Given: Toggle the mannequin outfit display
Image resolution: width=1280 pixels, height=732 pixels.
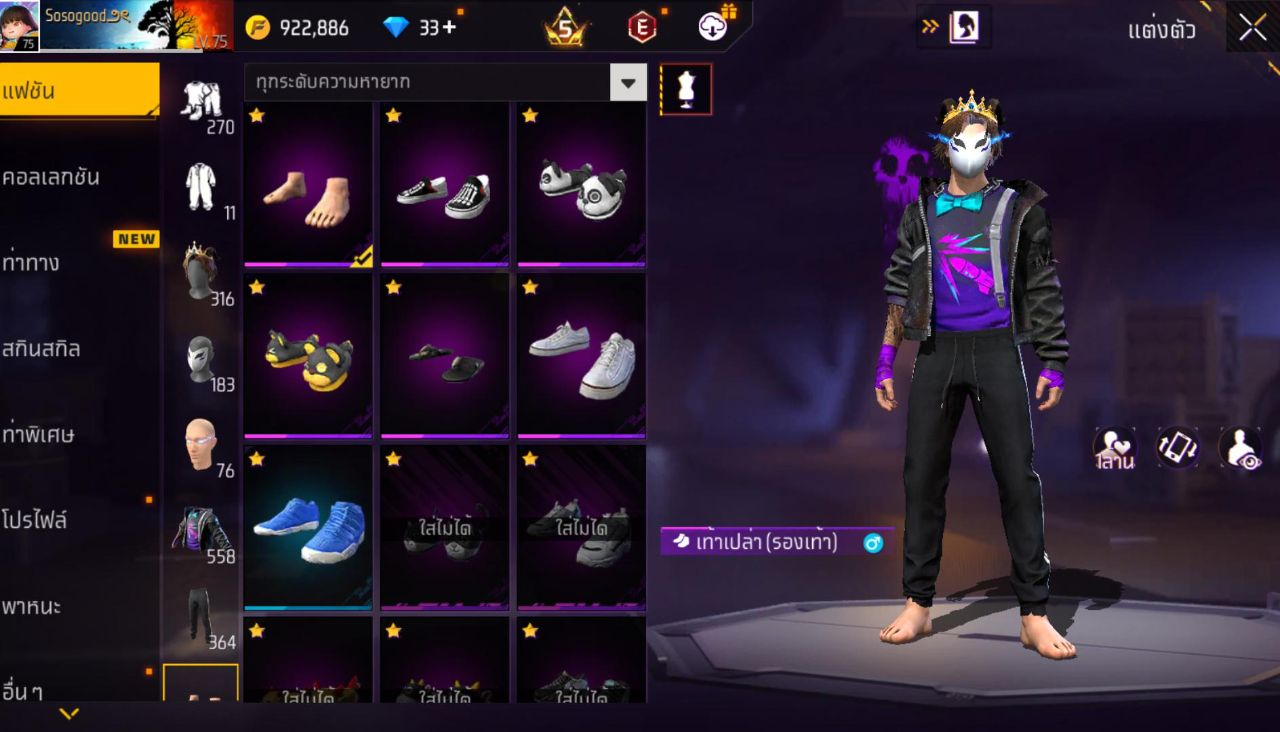Looking at the screenshot, I should click(686, 88).
